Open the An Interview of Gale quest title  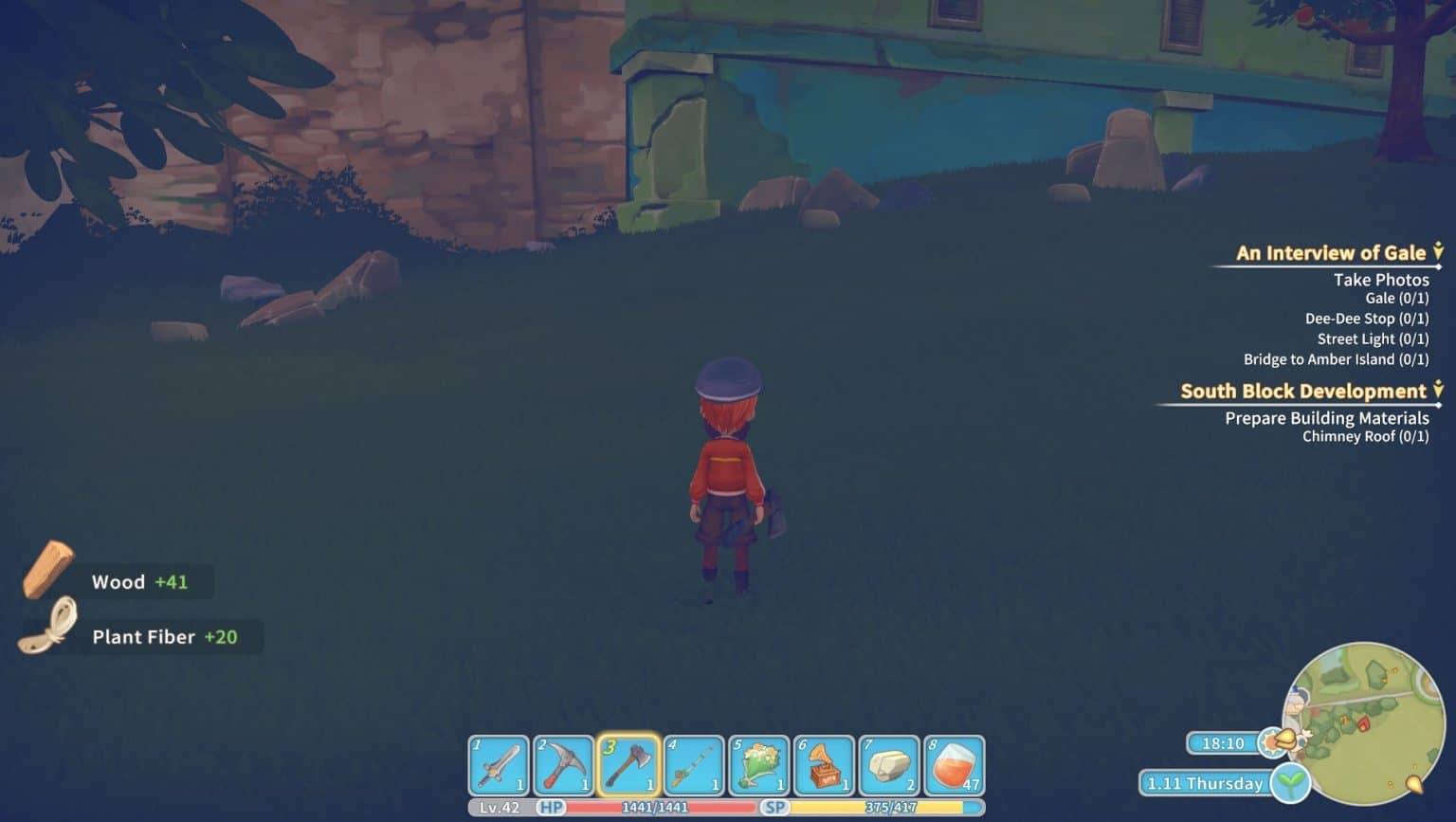point(1329,252)
